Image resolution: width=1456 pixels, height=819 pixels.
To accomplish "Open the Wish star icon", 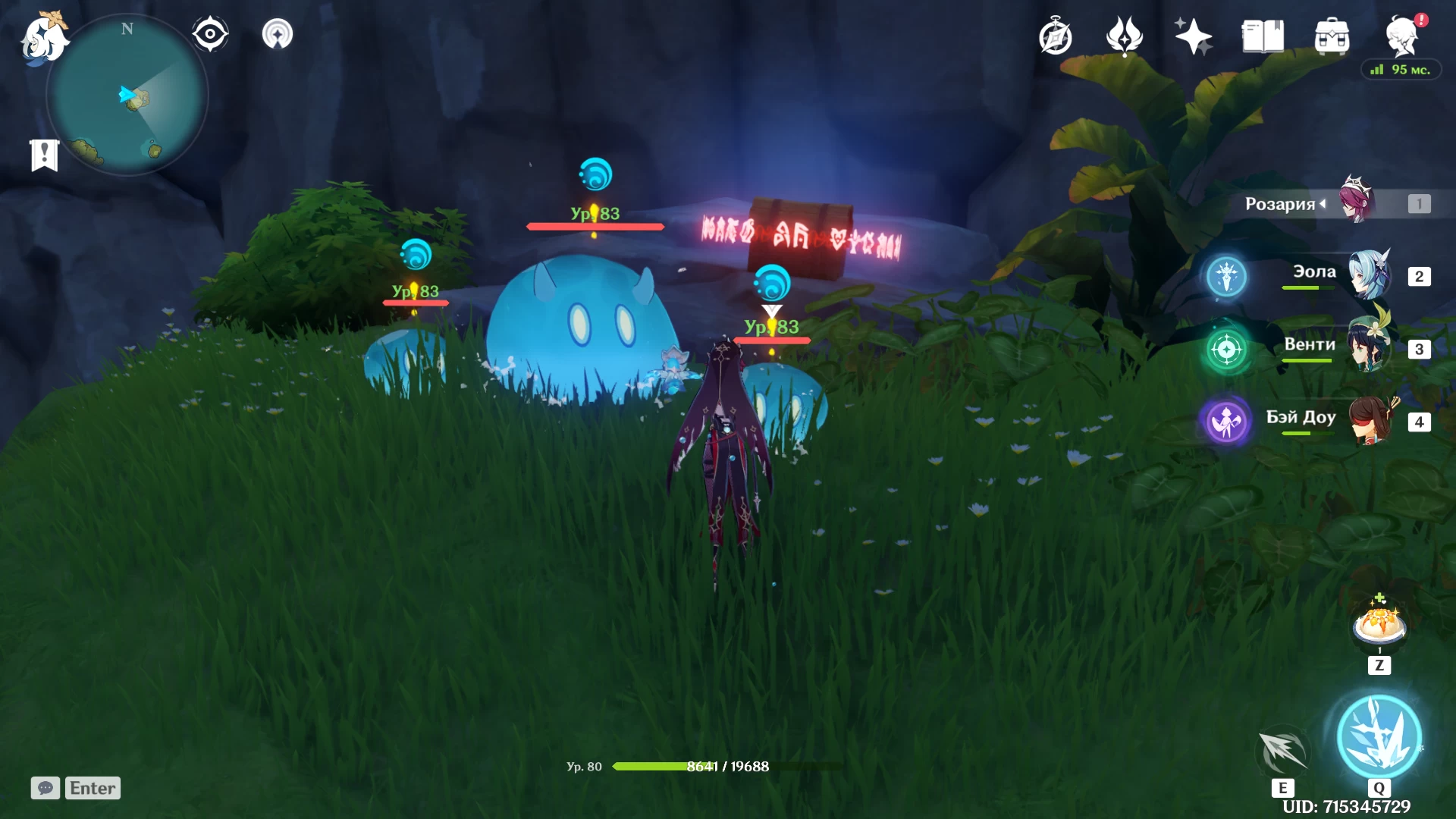I will (x=1193, y=36).
